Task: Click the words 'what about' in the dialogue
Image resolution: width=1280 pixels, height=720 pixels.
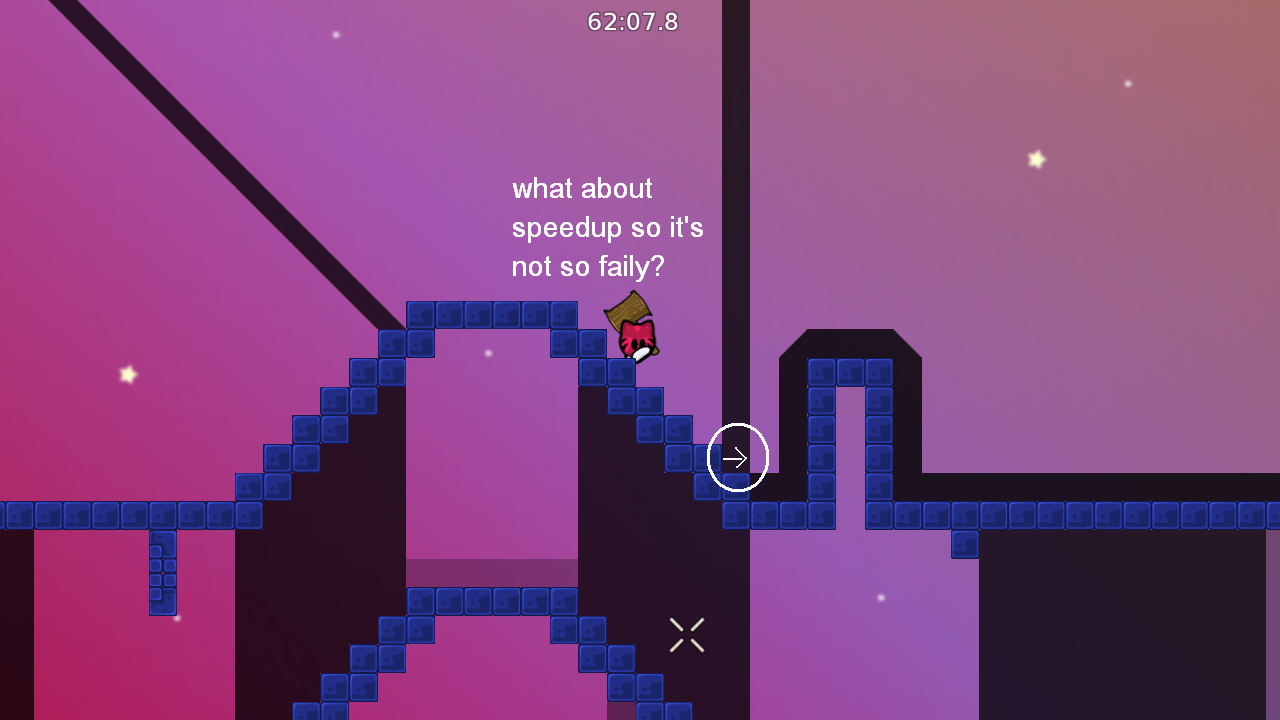Action: coord(582,188)
